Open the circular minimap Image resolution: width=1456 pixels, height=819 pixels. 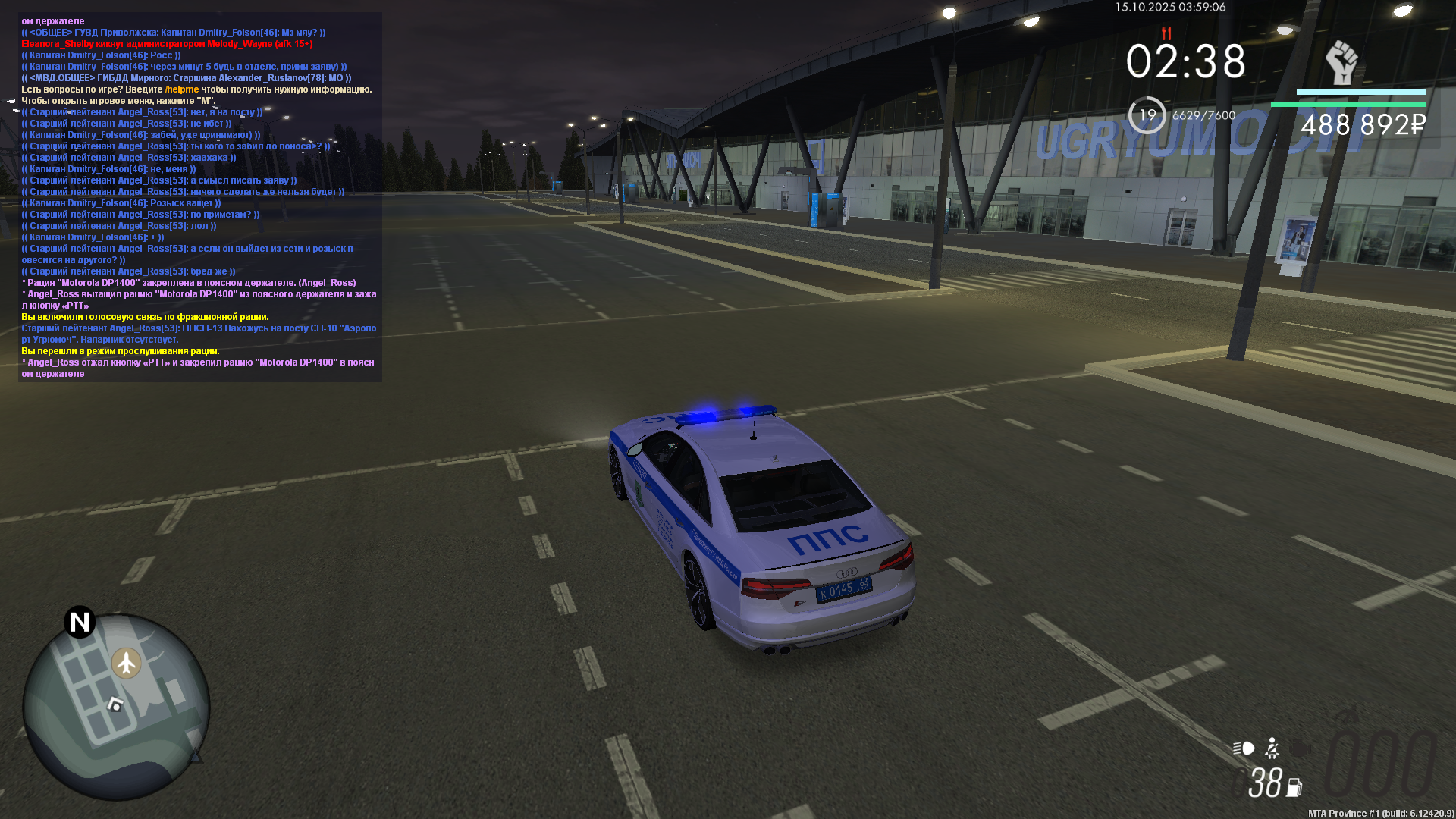point(116,707)
